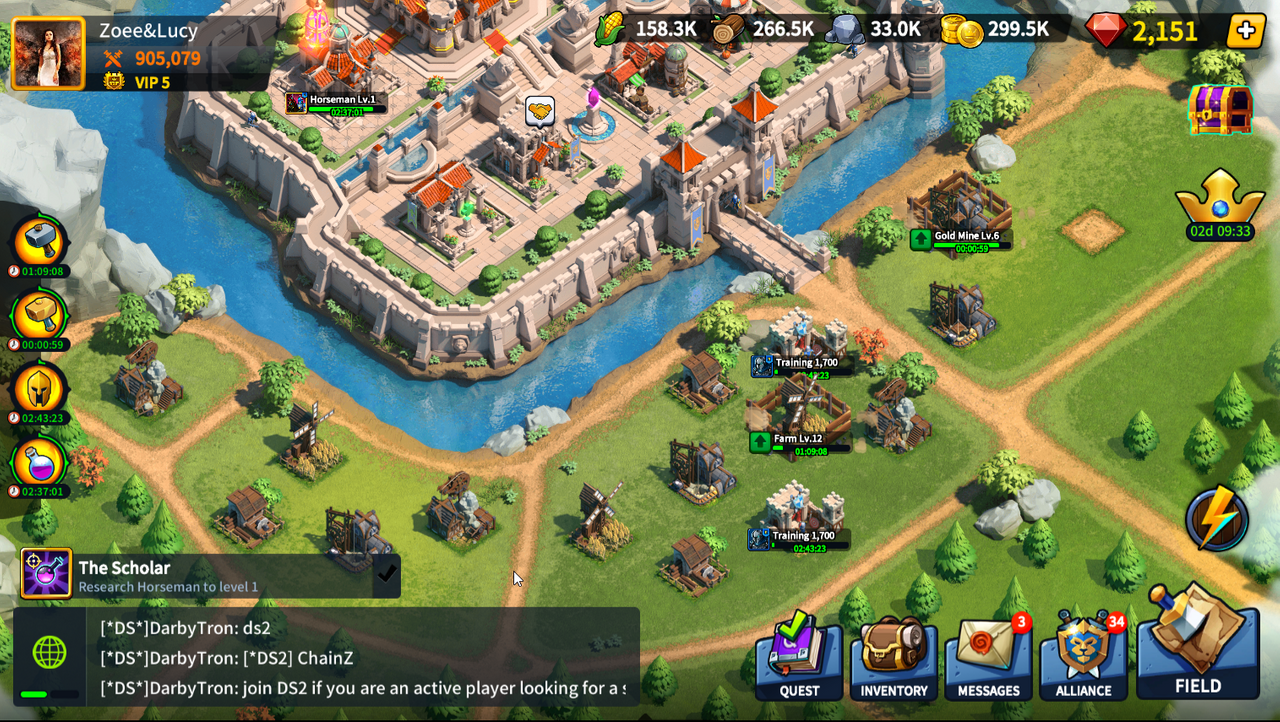
Task: Tap the globe chat channel icon
Action: 49,653
